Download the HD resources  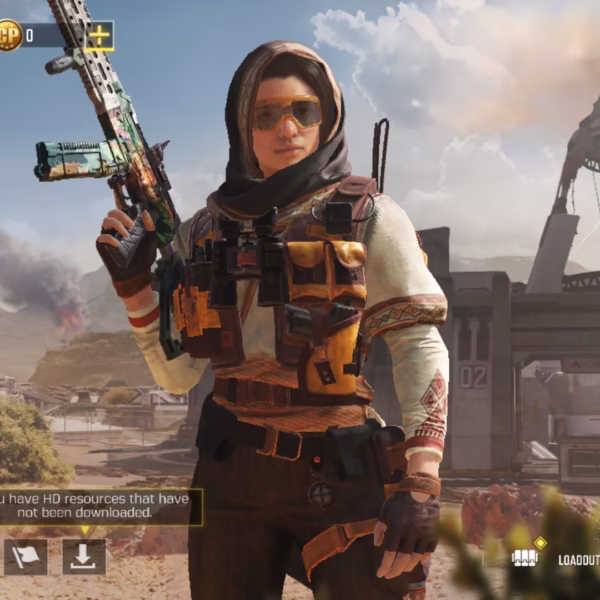84,557
